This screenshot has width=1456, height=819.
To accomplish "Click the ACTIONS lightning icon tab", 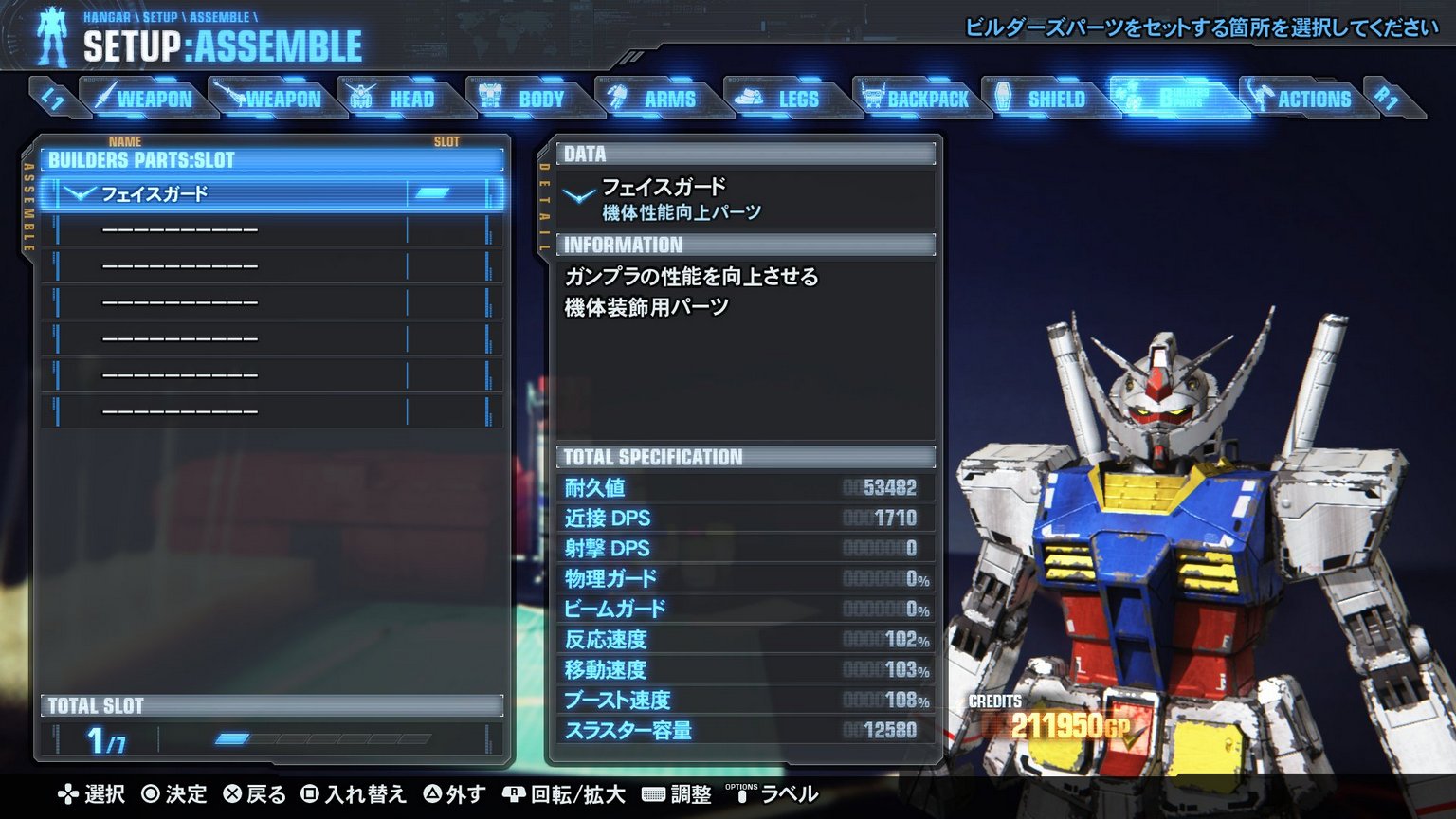I will pyautogui.click(x=1260, y=98).
